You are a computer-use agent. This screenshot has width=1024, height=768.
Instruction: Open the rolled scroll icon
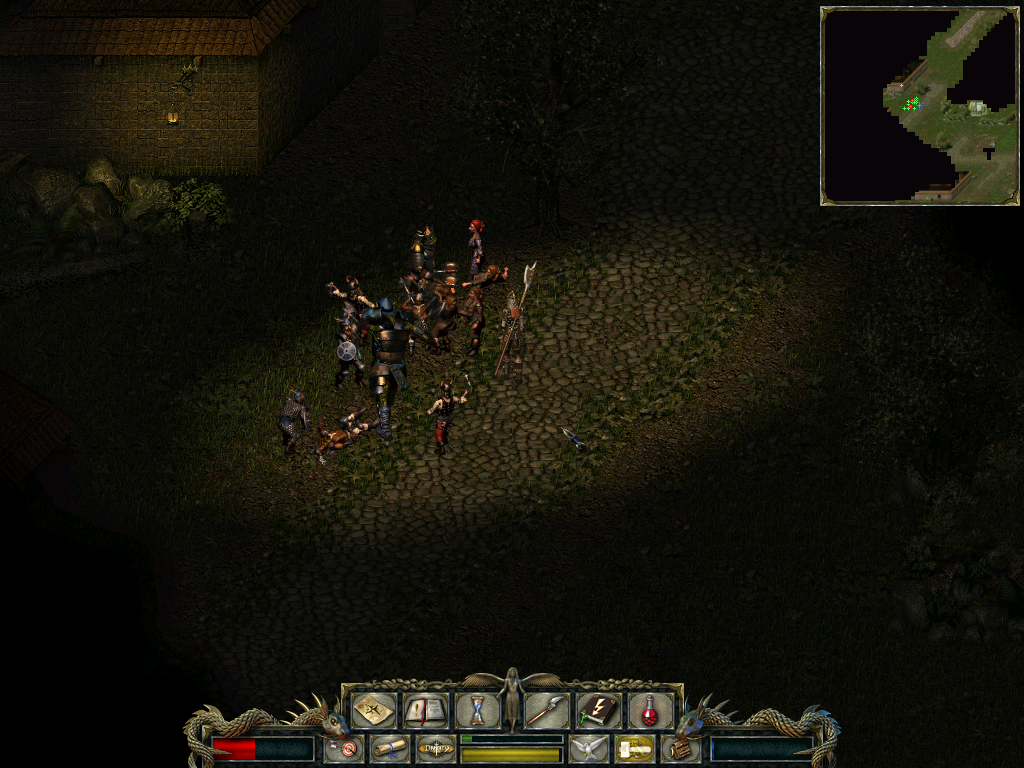(389, 748)
